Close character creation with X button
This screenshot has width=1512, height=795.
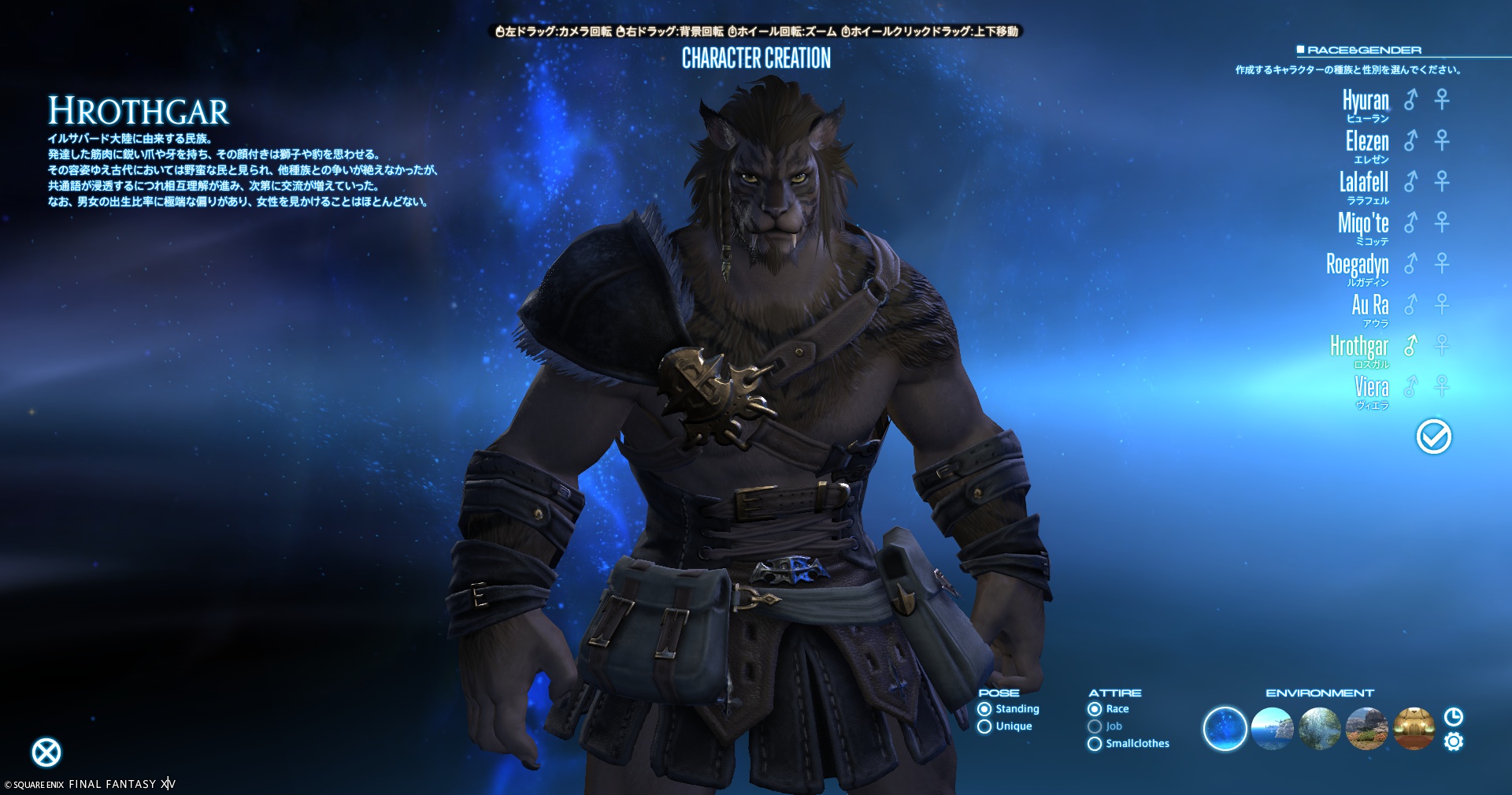point(46,752)
